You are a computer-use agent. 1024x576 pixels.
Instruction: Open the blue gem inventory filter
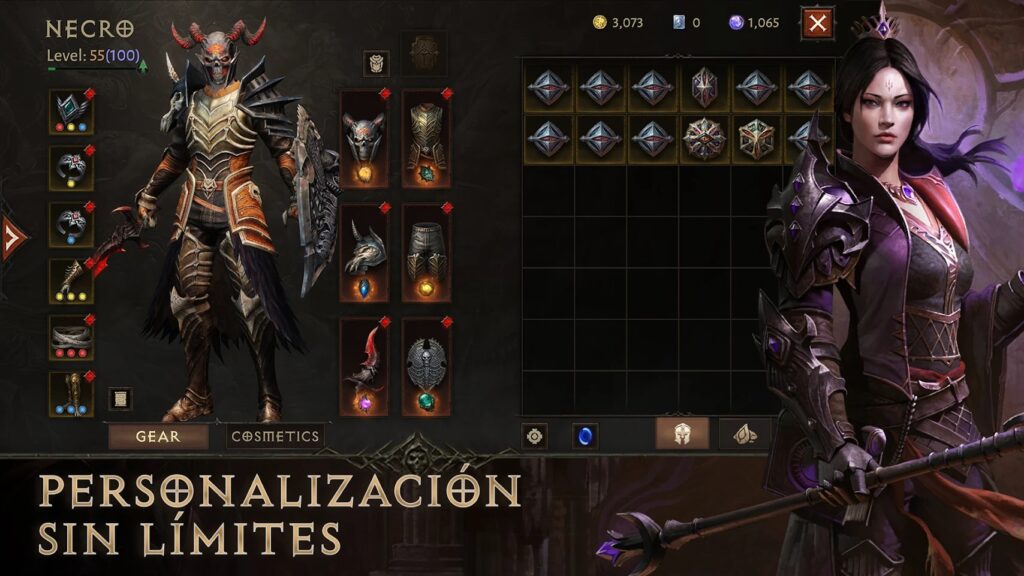[585, 436]
